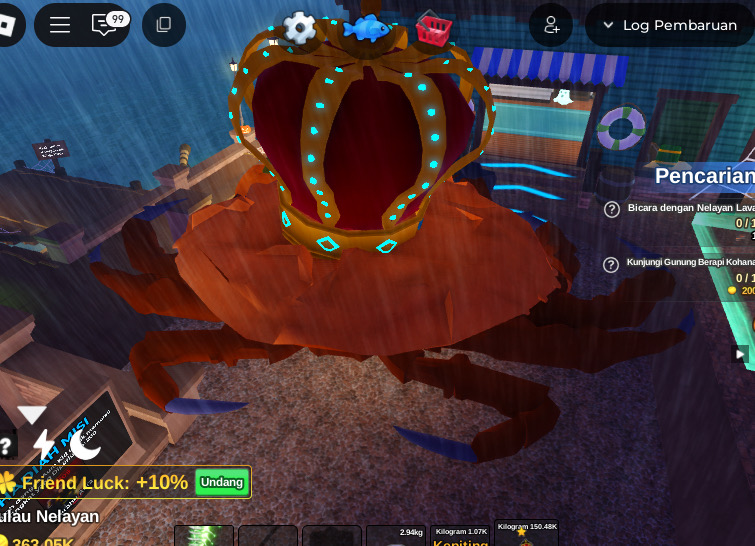Click the crescent moon icon
Image resolution: width=755 pixels, height=546 pixels.
(86, 444)
